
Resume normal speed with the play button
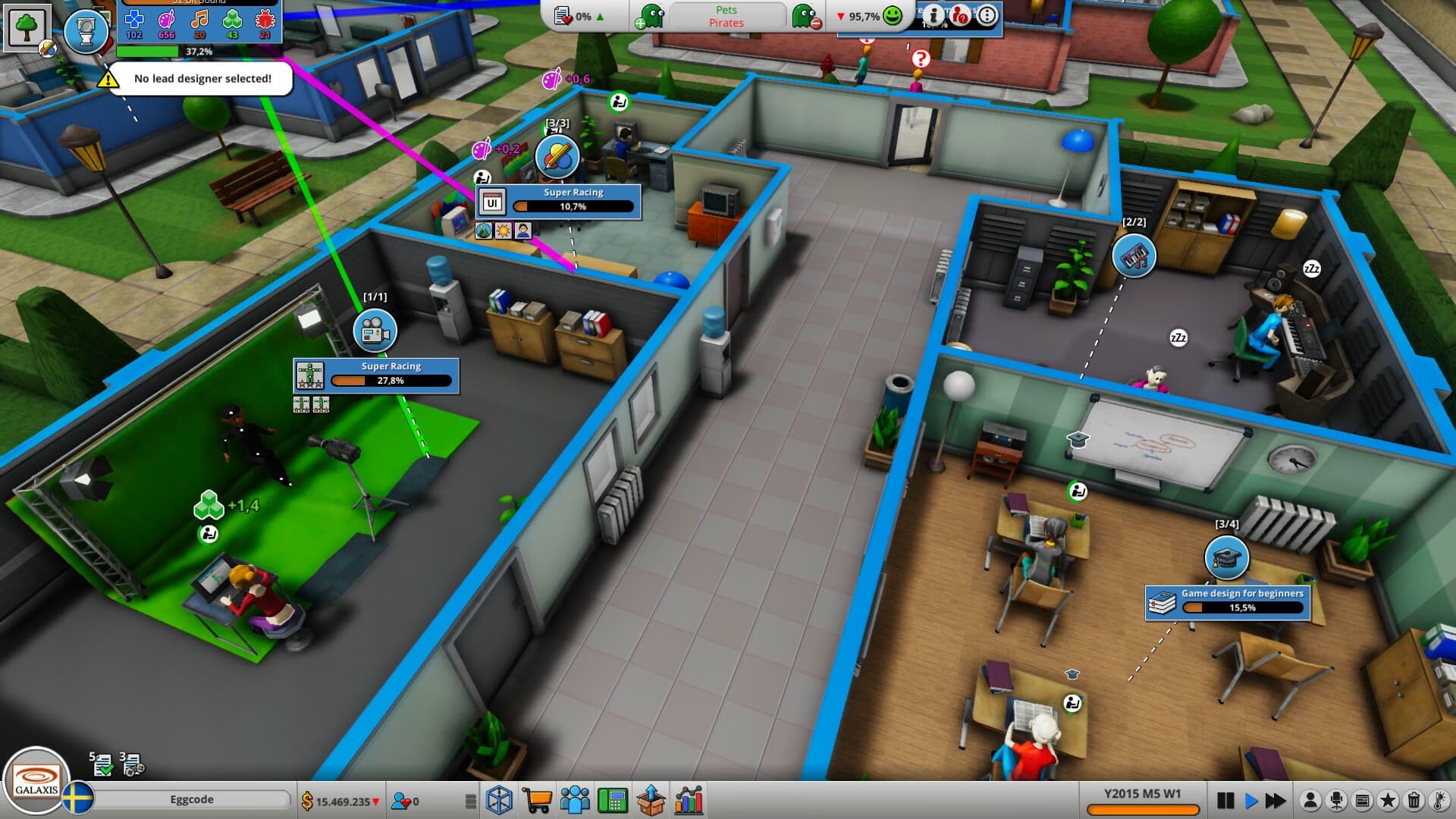[1250, 800]
